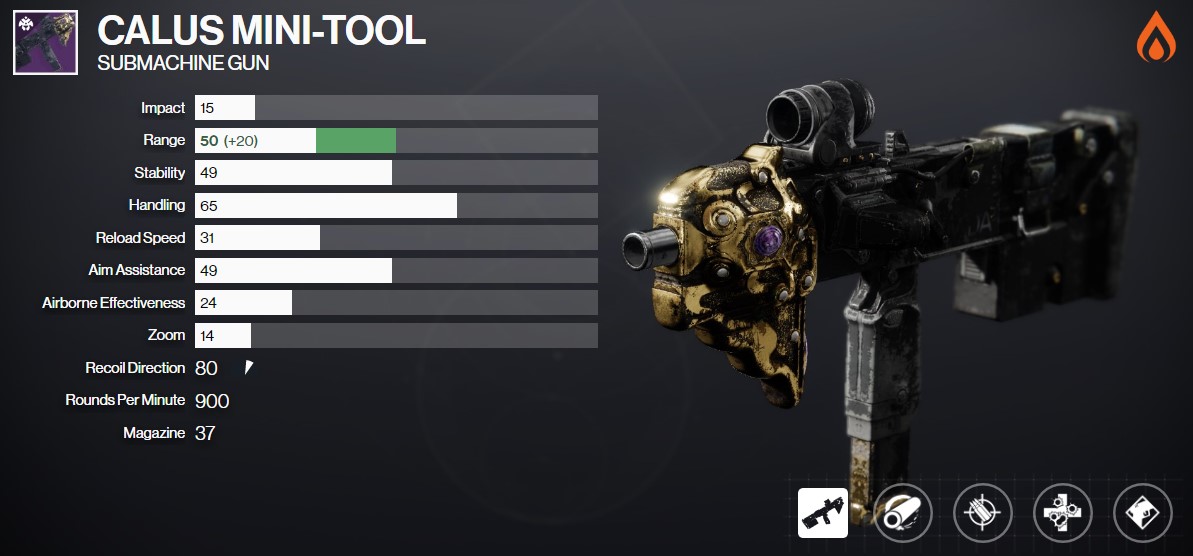Click the Calus Mini-Tool weapon thumbnail
This screenshot has height=556, width=1193.
point(46,43)
